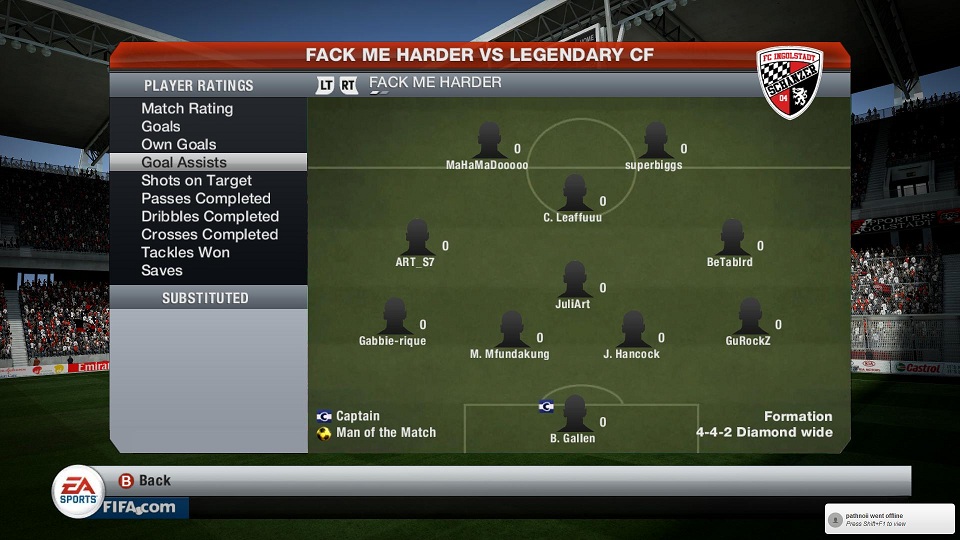The image size is (960, 540).
Task: View Shots on Target ratings
Action: (196, 181)
